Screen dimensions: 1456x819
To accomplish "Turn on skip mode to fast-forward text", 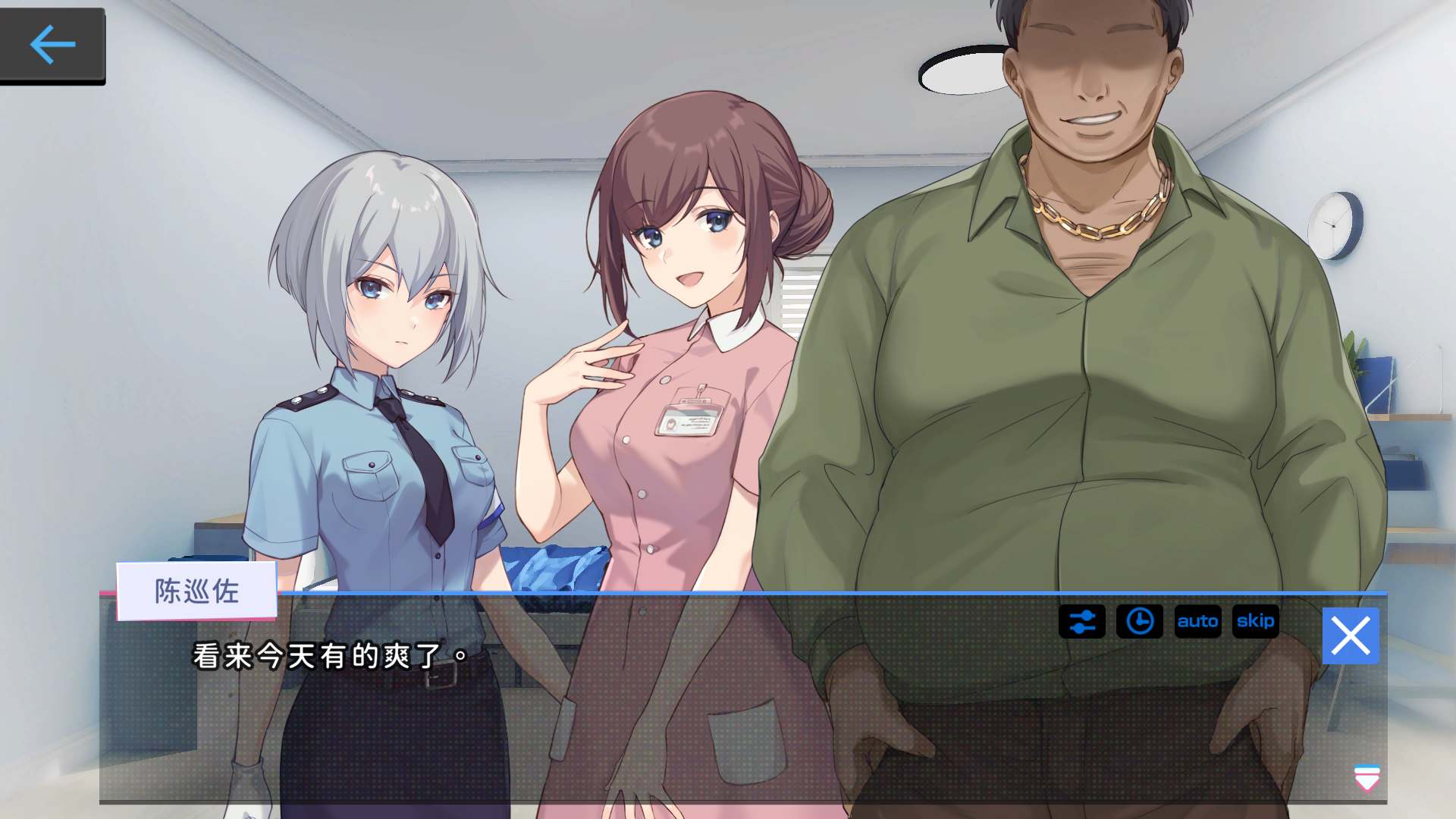I will [1256, 622].
